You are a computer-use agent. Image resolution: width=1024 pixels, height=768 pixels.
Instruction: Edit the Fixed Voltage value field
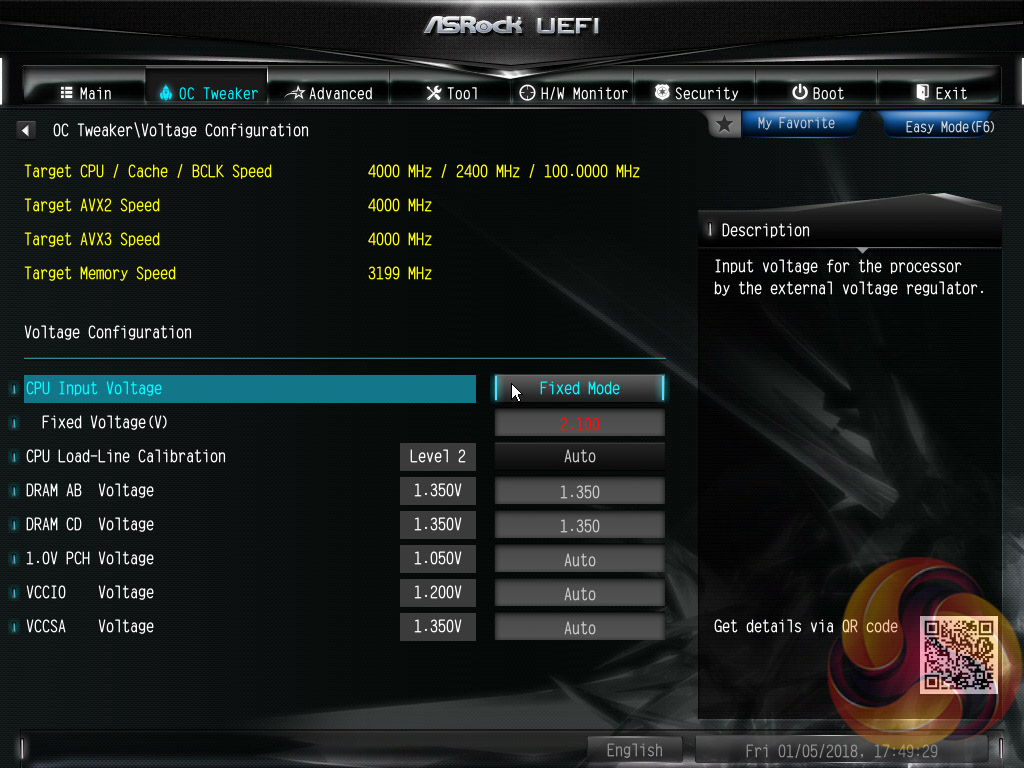point(580,423)
